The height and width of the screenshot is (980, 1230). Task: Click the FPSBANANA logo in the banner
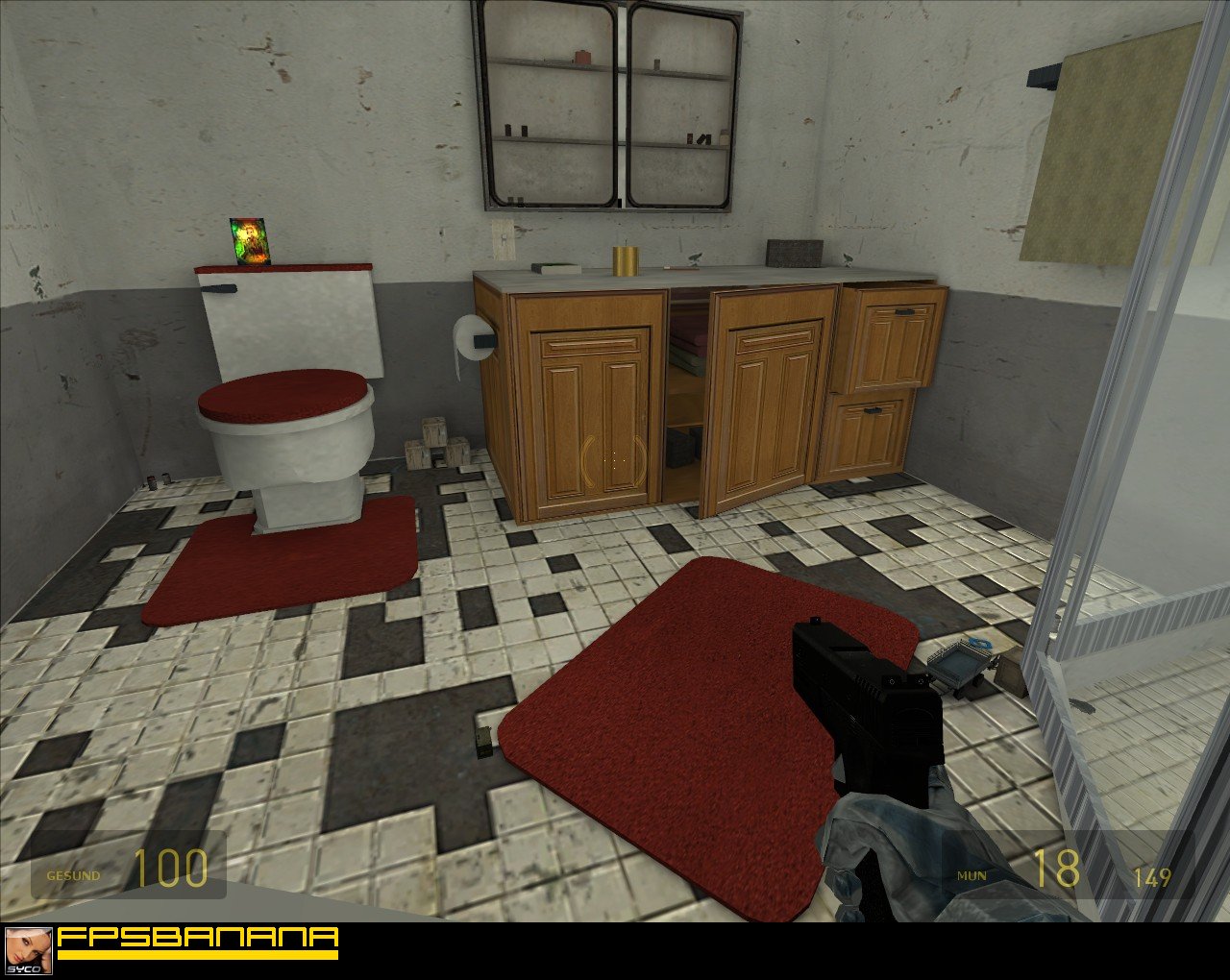(197, 941)
